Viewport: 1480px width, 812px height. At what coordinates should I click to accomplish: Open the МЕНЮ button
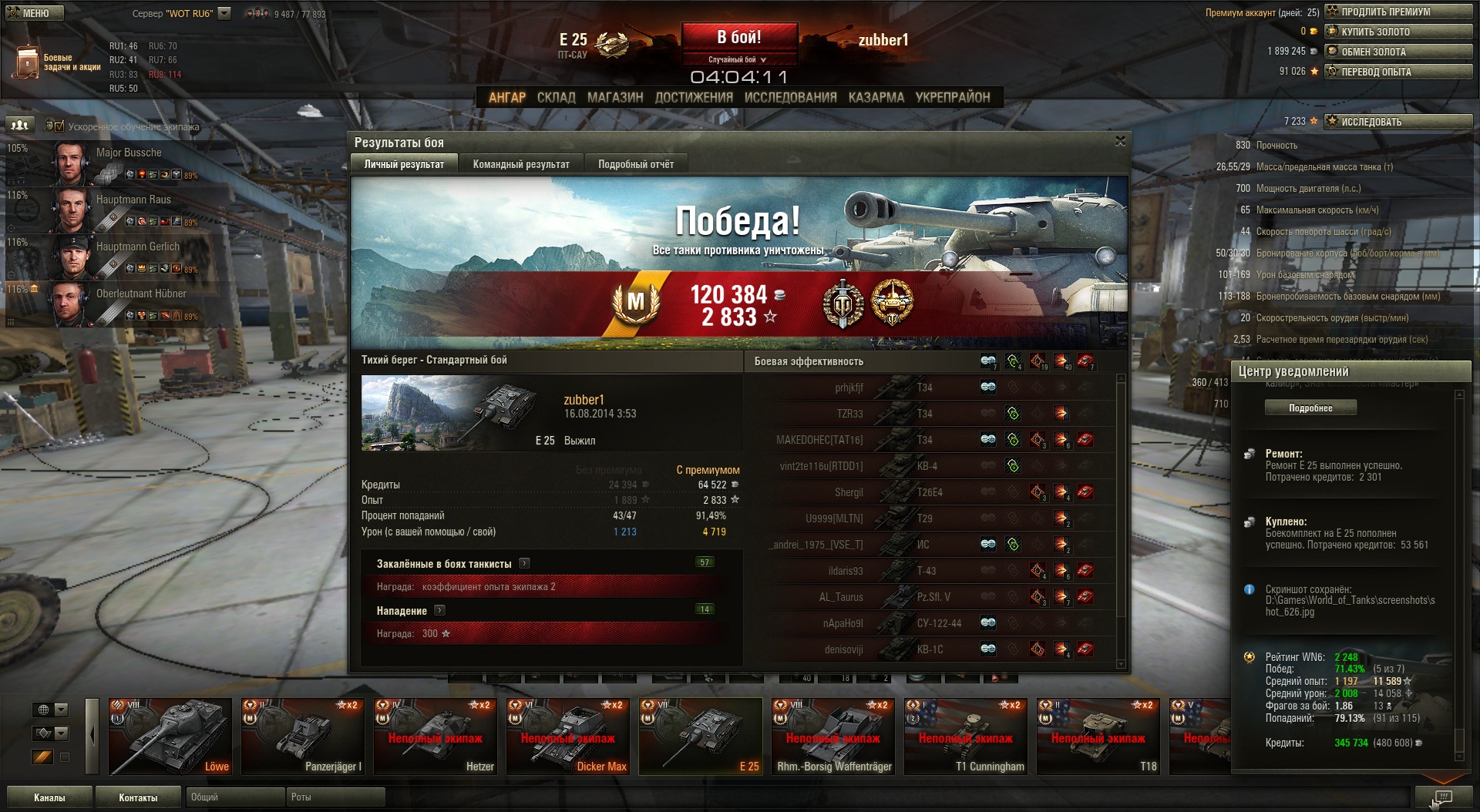[35, 13]
